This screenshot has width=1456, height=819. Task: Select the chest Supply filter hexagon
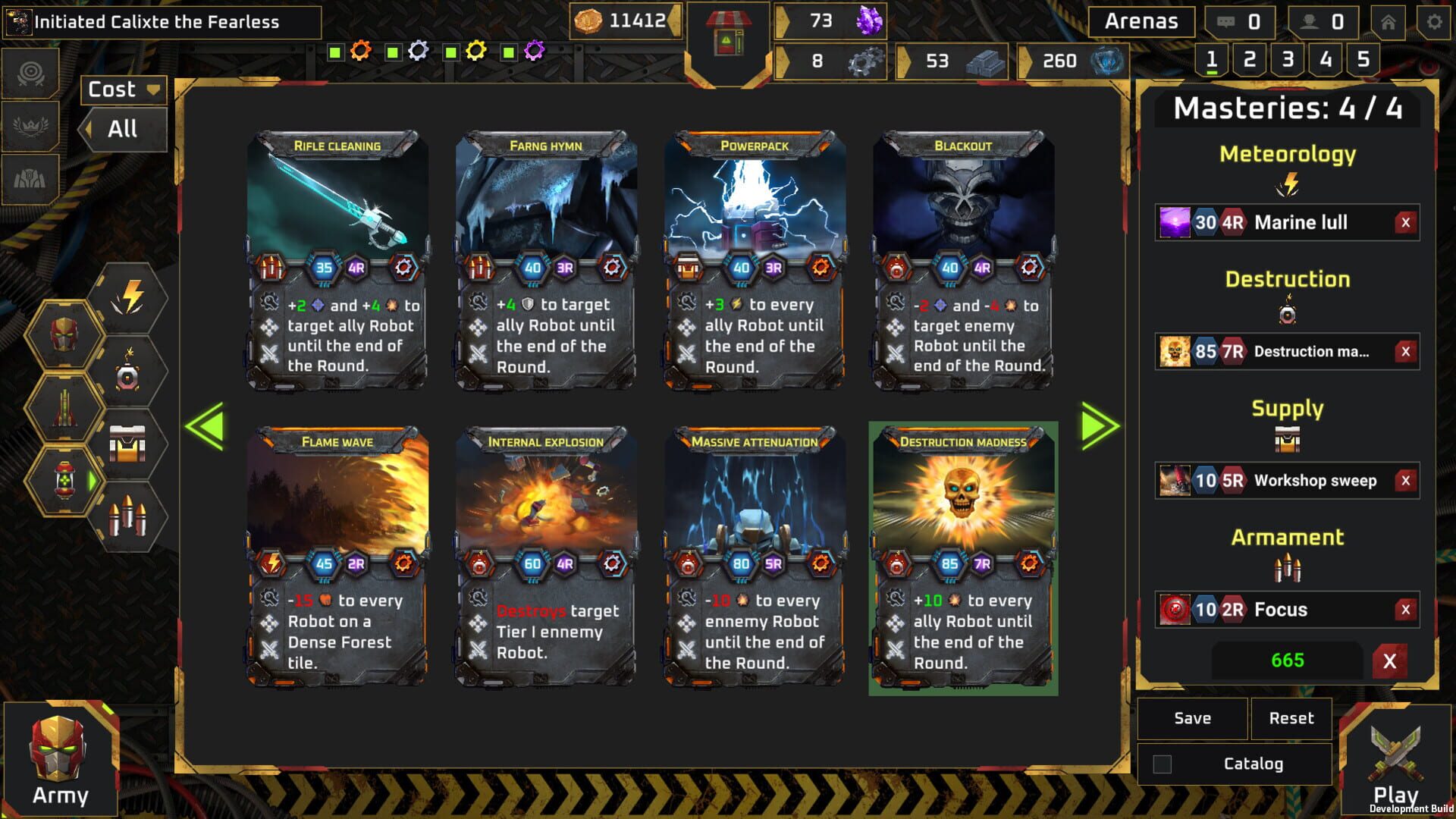click(127, 440)
